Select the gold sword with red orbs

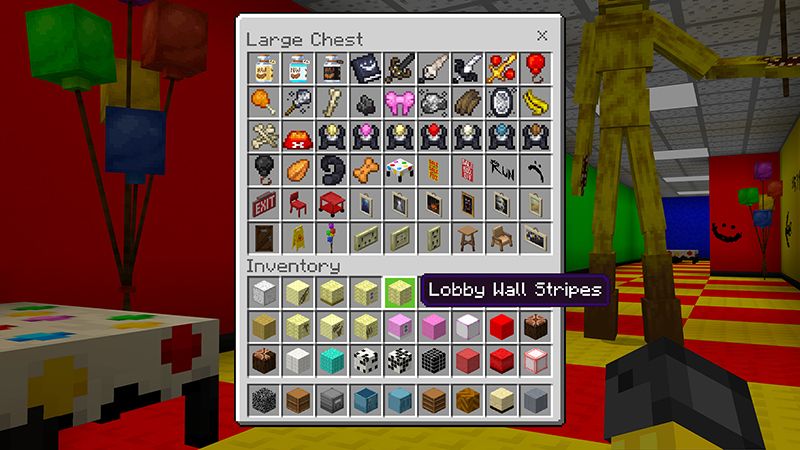click(x=501, y=68)
